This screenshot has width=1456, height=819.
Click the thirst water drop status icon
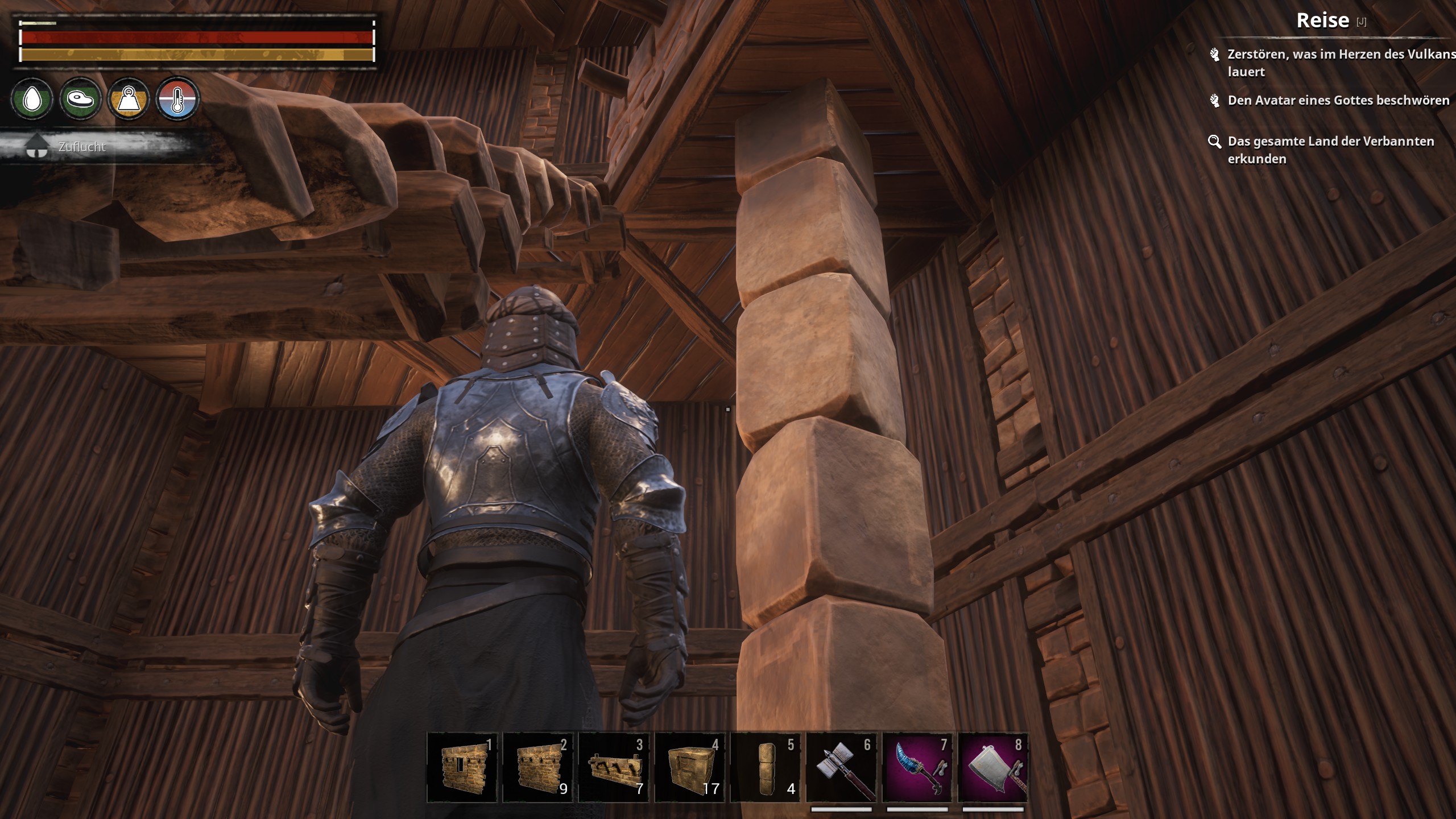(32, 100)
